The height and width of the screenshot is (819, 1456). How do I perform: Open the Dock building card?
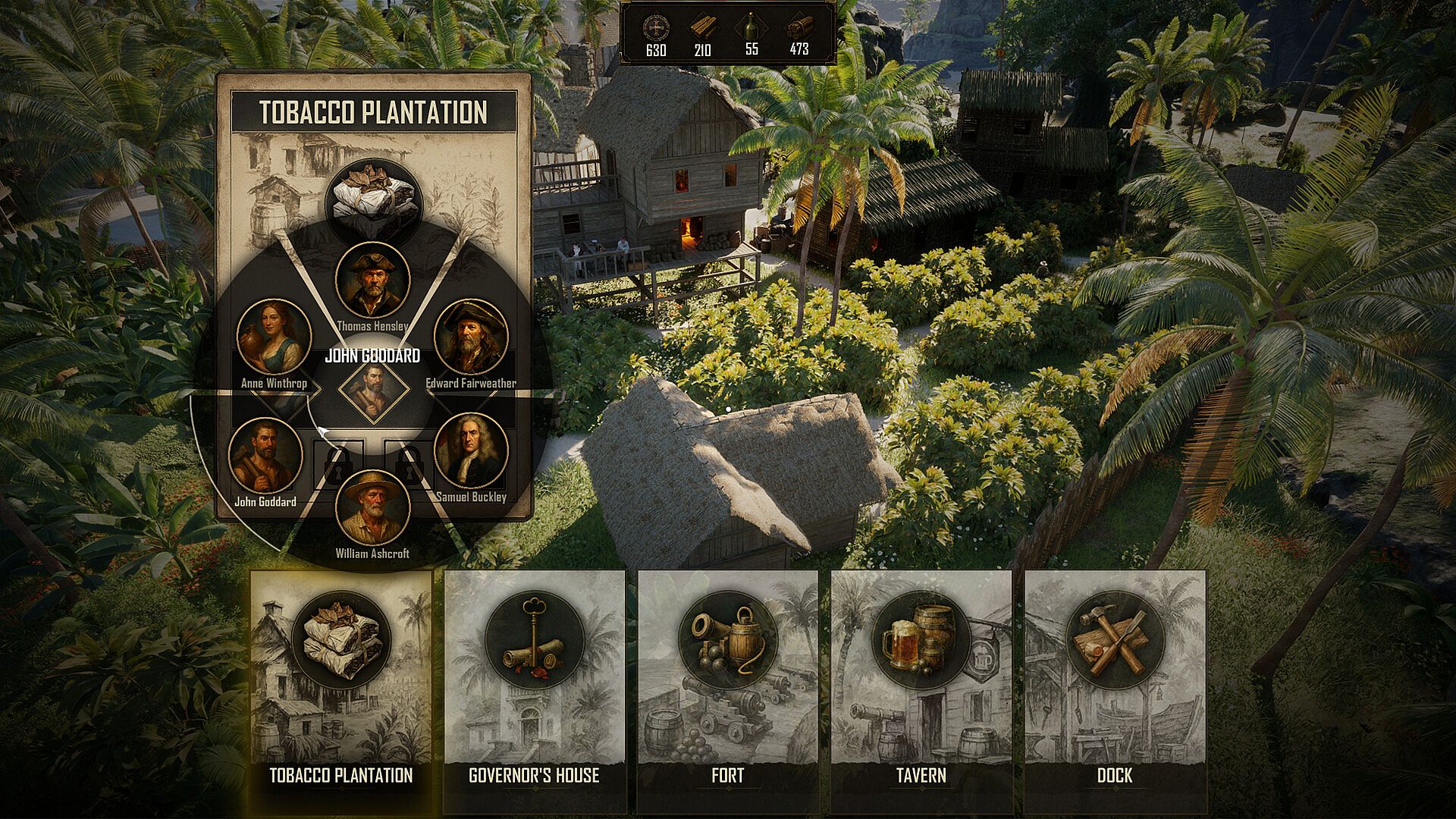click(1115, 690)
